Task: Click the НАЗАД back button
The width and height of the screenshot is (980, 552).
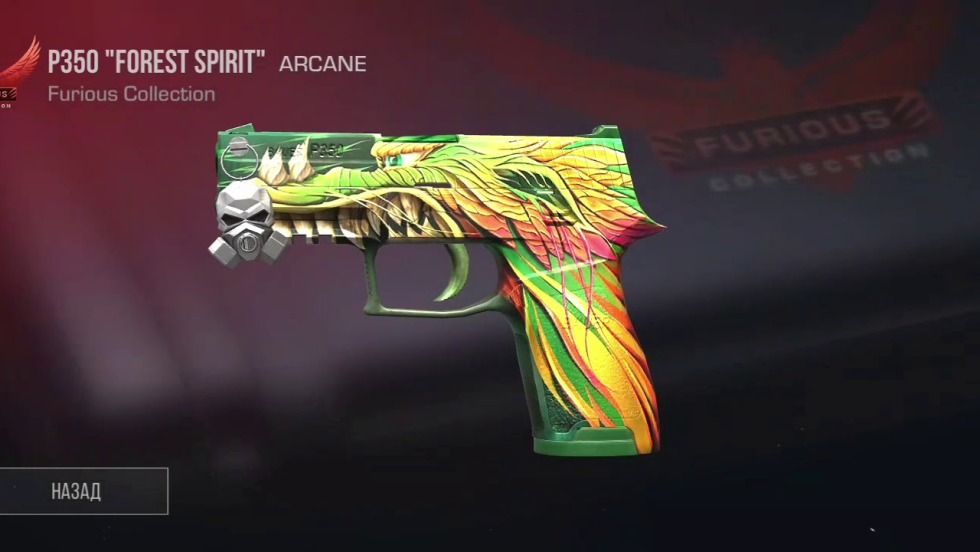Action: 77,491
